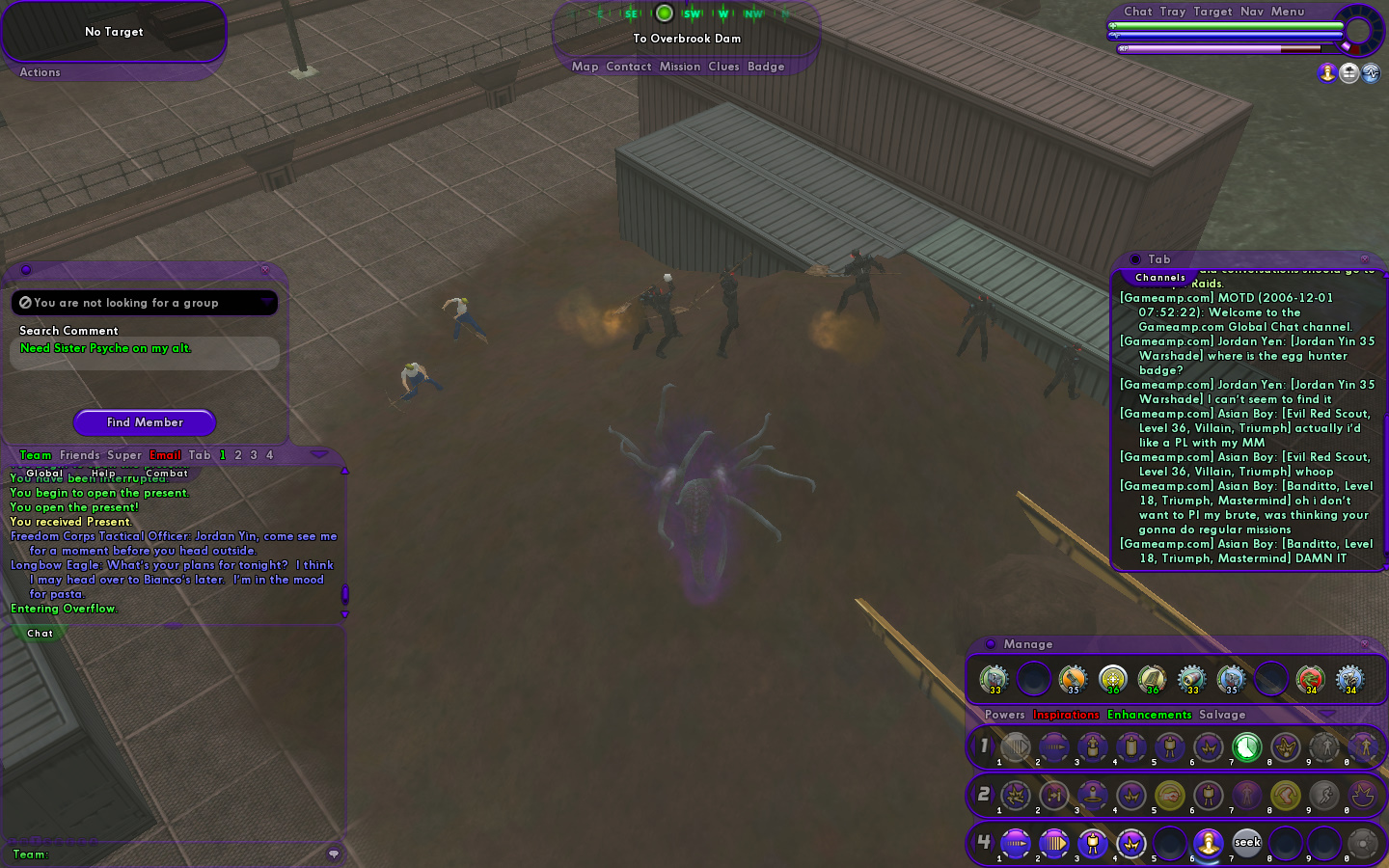Switch to the Combat chat tab
The image size is (1389, 868).
coord(167,474)
